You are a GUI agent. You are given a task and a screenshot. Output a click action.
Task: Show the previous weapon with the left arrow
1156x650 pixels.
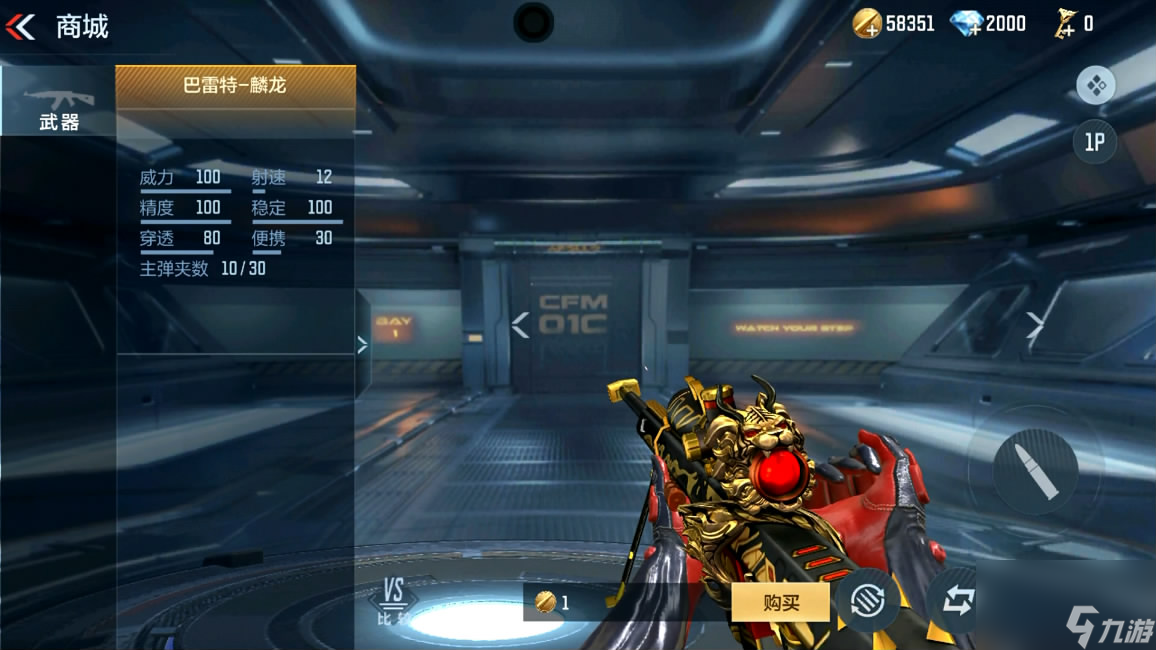520,324
